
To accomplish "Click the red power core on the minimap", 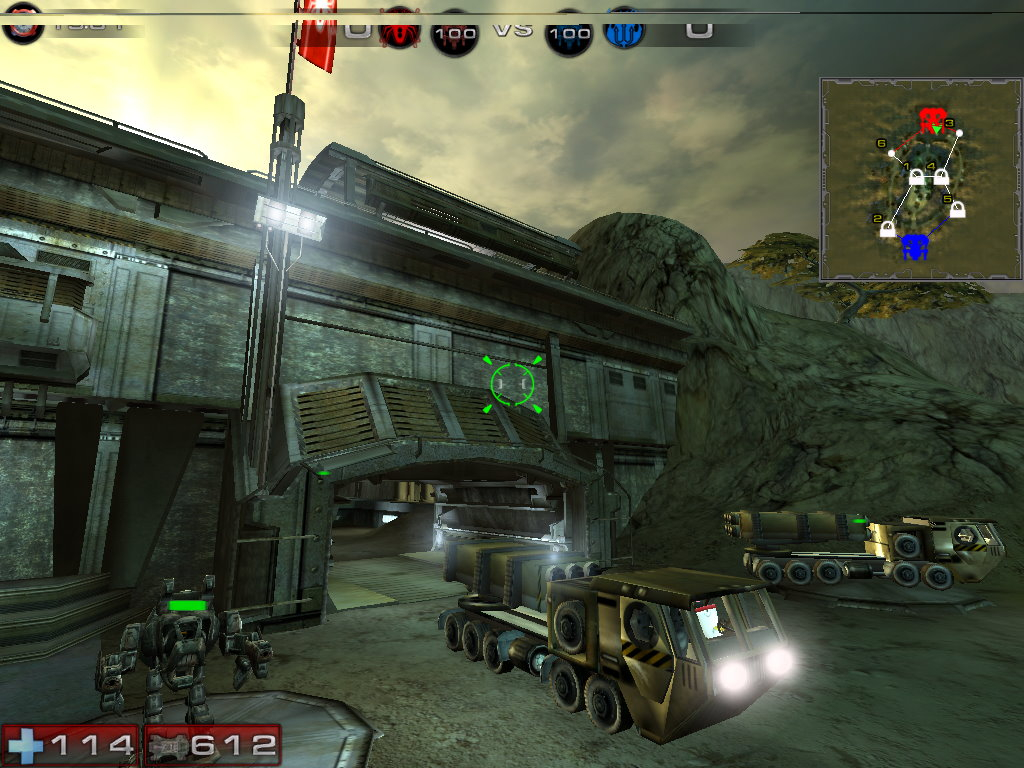I will 933,121.
